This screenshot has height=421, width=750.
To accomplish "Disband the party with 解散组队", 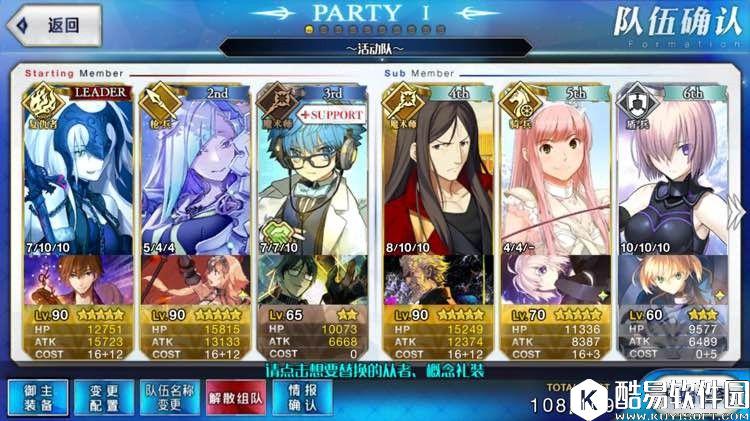I will tap(234, 397).
